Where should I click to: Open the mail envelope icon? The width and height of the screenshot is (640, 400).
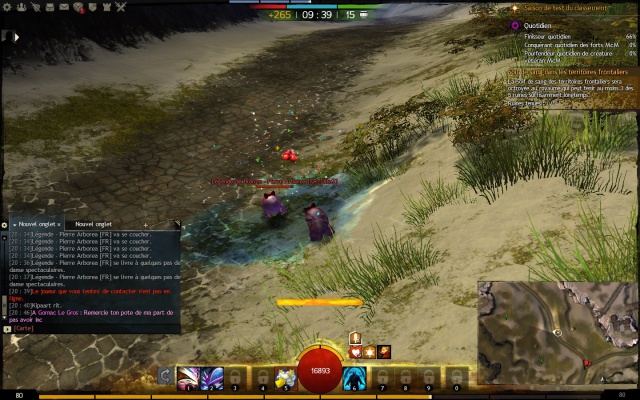pyautogui.click(x=64, y=7)
